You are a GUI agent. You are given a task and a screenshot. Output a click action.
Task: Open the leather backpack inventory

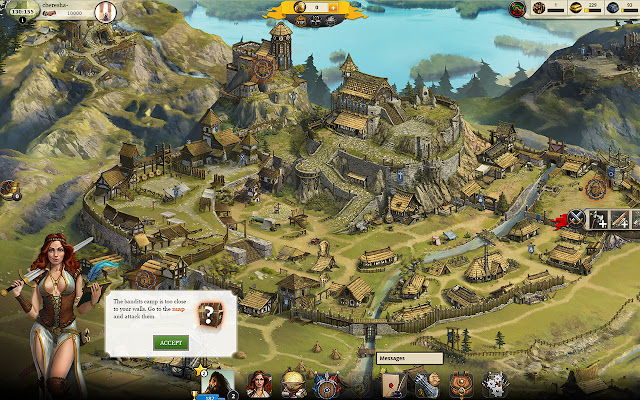[460, 384]
